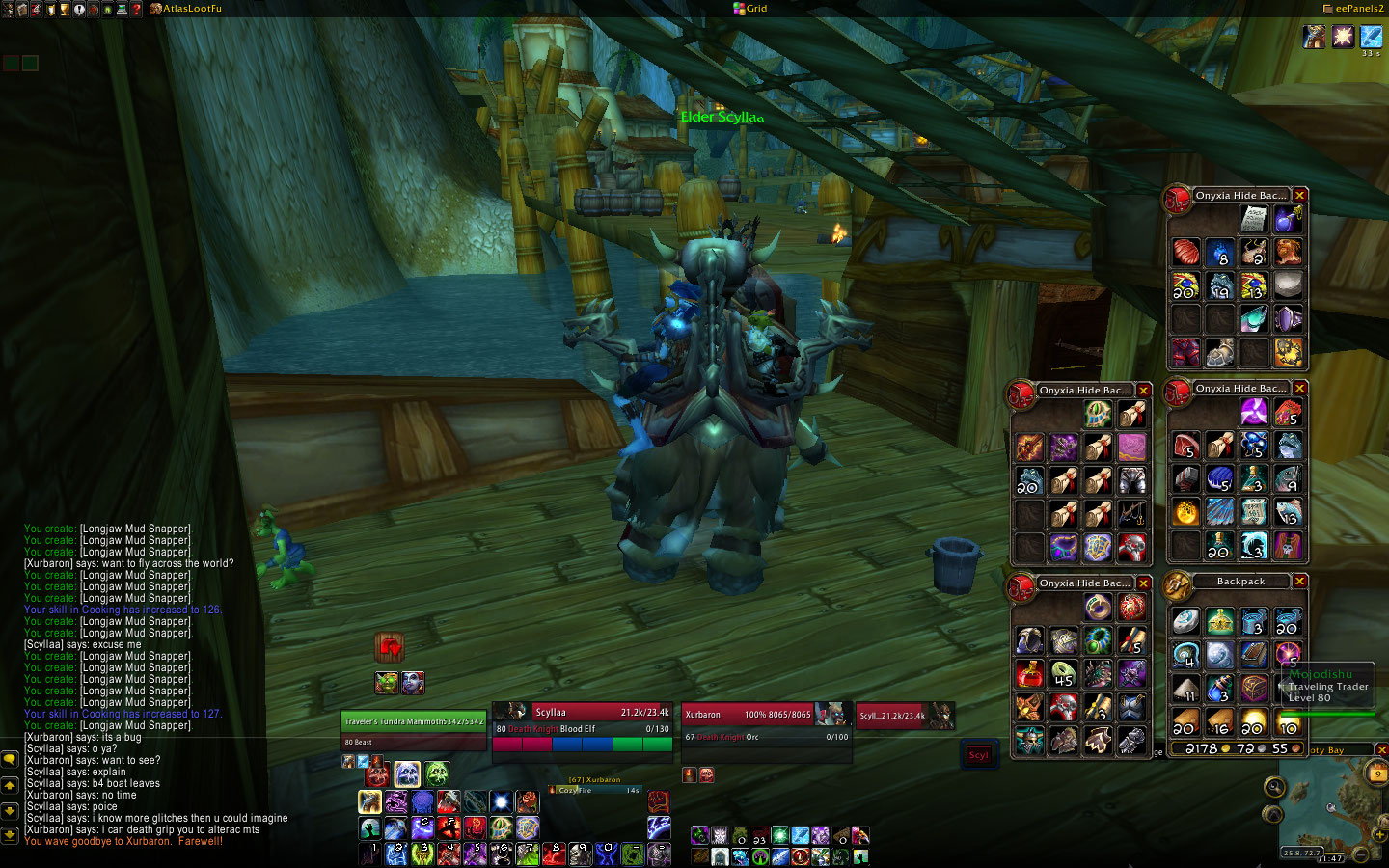The height and width of the screenshot is (868, 1389).
Task: Select the gold ring item in bag
Action: pos(1098,607)
